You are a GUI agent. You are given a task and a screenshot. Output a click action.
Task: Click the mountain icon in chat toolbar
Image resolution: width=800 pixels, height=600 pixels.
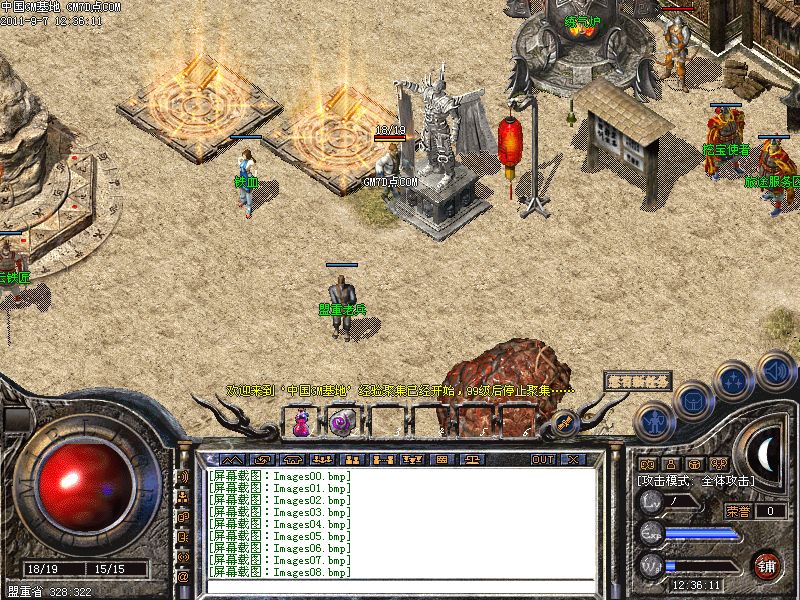(x=231, y=459)
